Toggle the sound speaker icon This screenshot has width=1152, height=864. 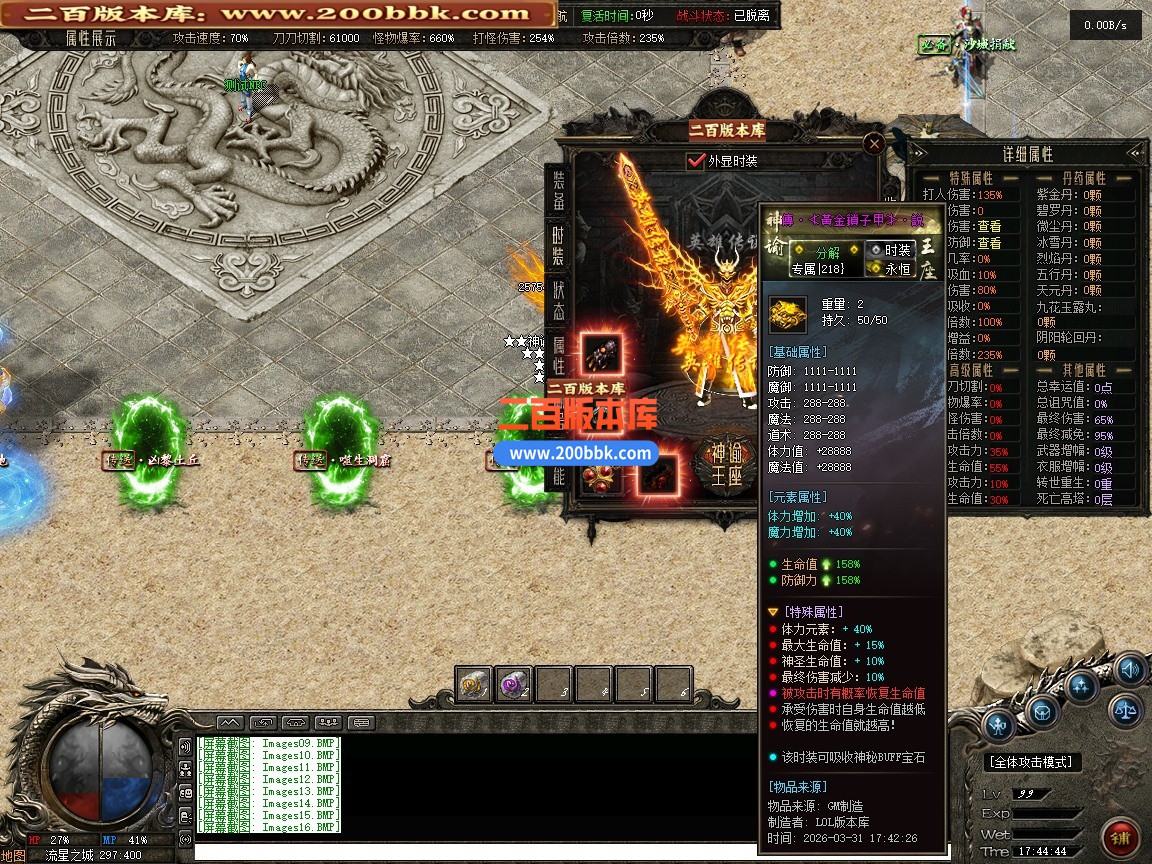pos(1129,669)
